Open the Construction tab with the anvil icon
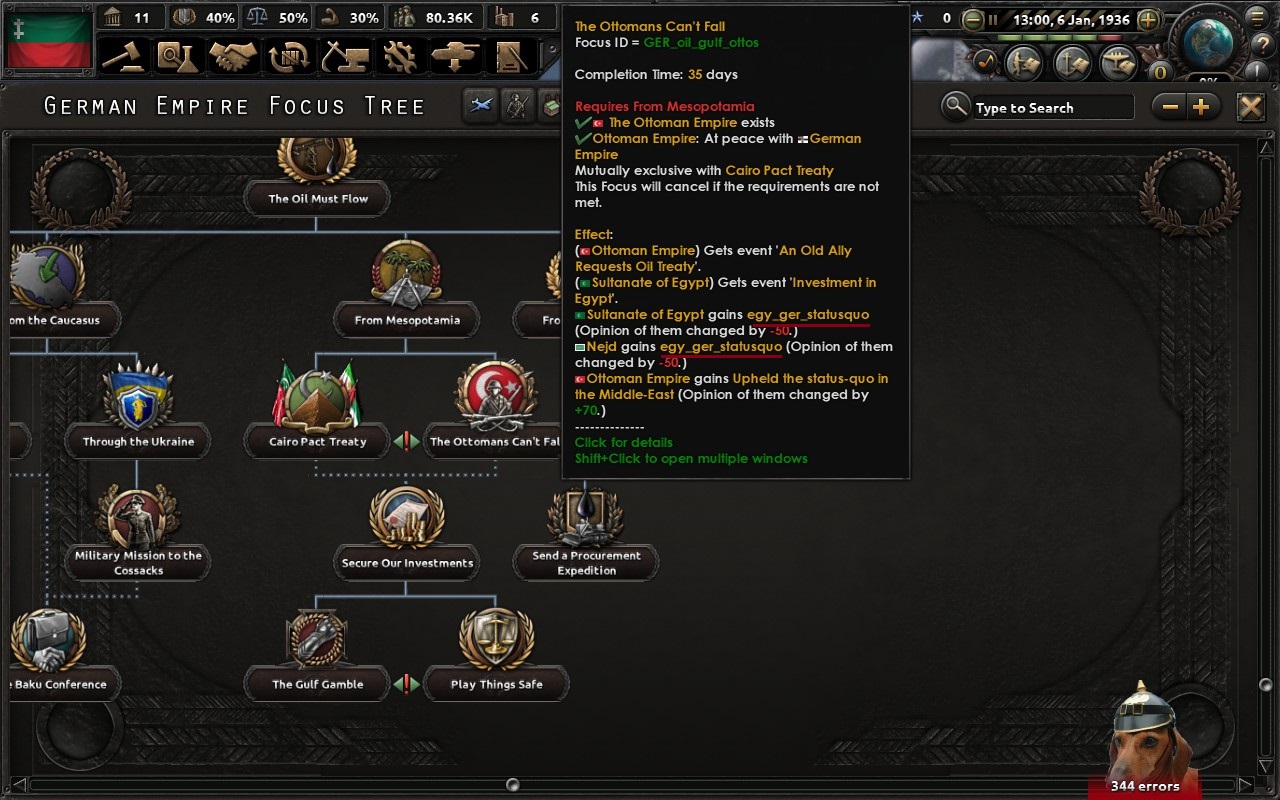This screenshot has height=800, width=1280. coord(343,57)
